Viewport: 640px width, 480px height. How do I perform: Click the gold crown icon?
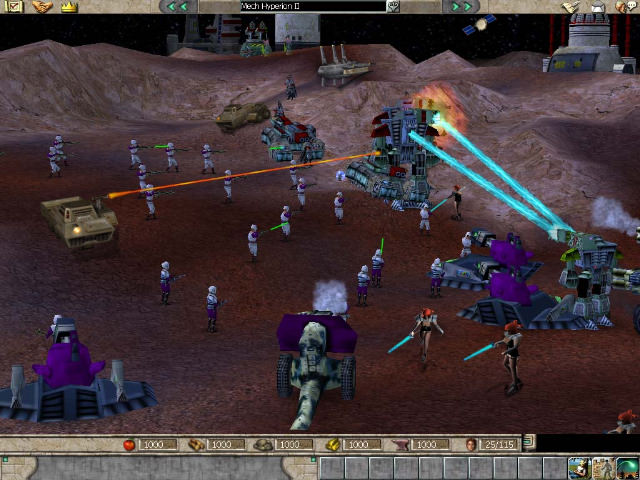(x=68, y=7)
